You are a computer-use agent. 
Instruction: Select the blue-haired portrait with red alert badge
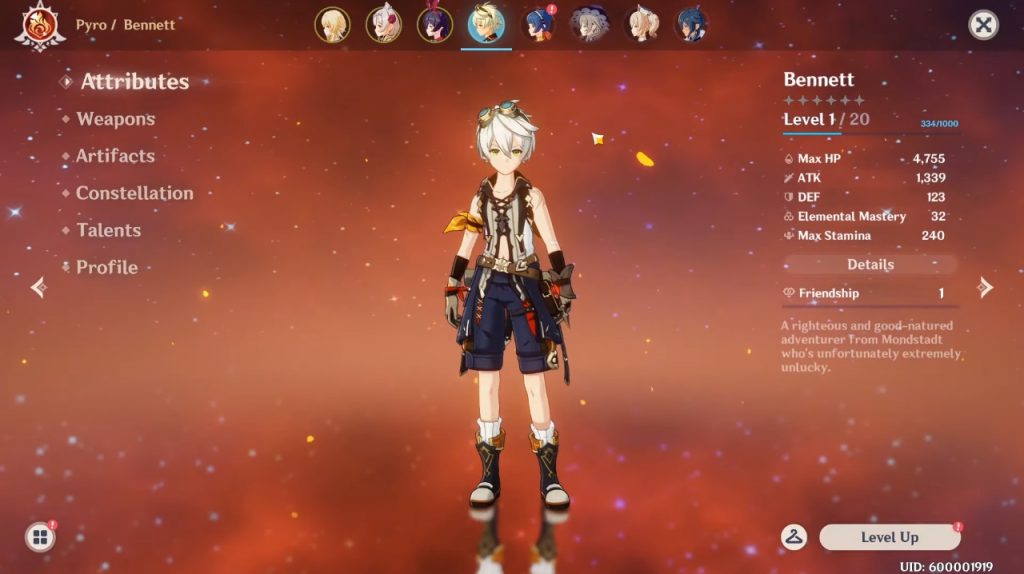tap(538, 25)
